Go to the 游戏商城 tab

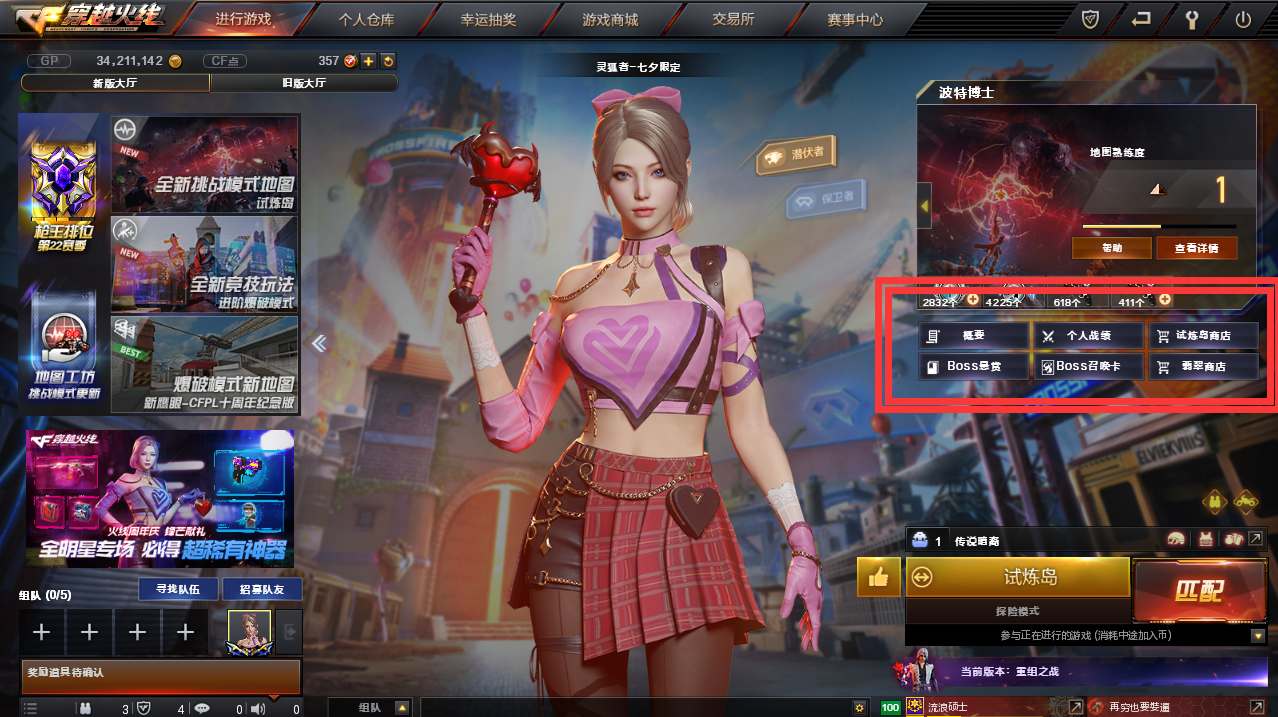(610, 19)
